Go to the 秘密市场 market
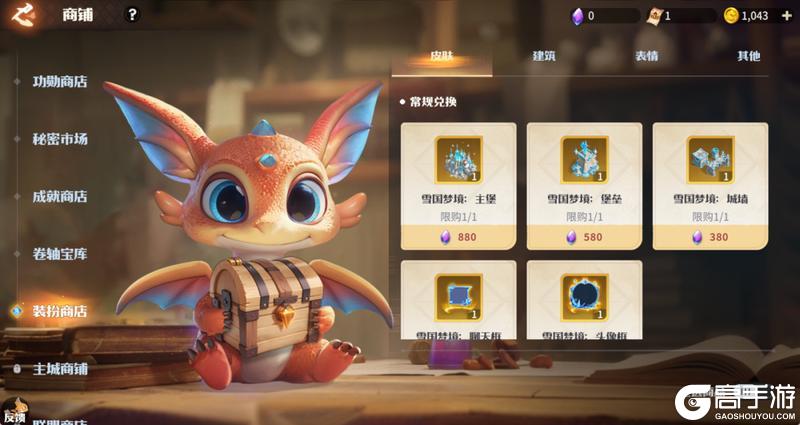Screen dimensions: 800x425 coord(60,139)
